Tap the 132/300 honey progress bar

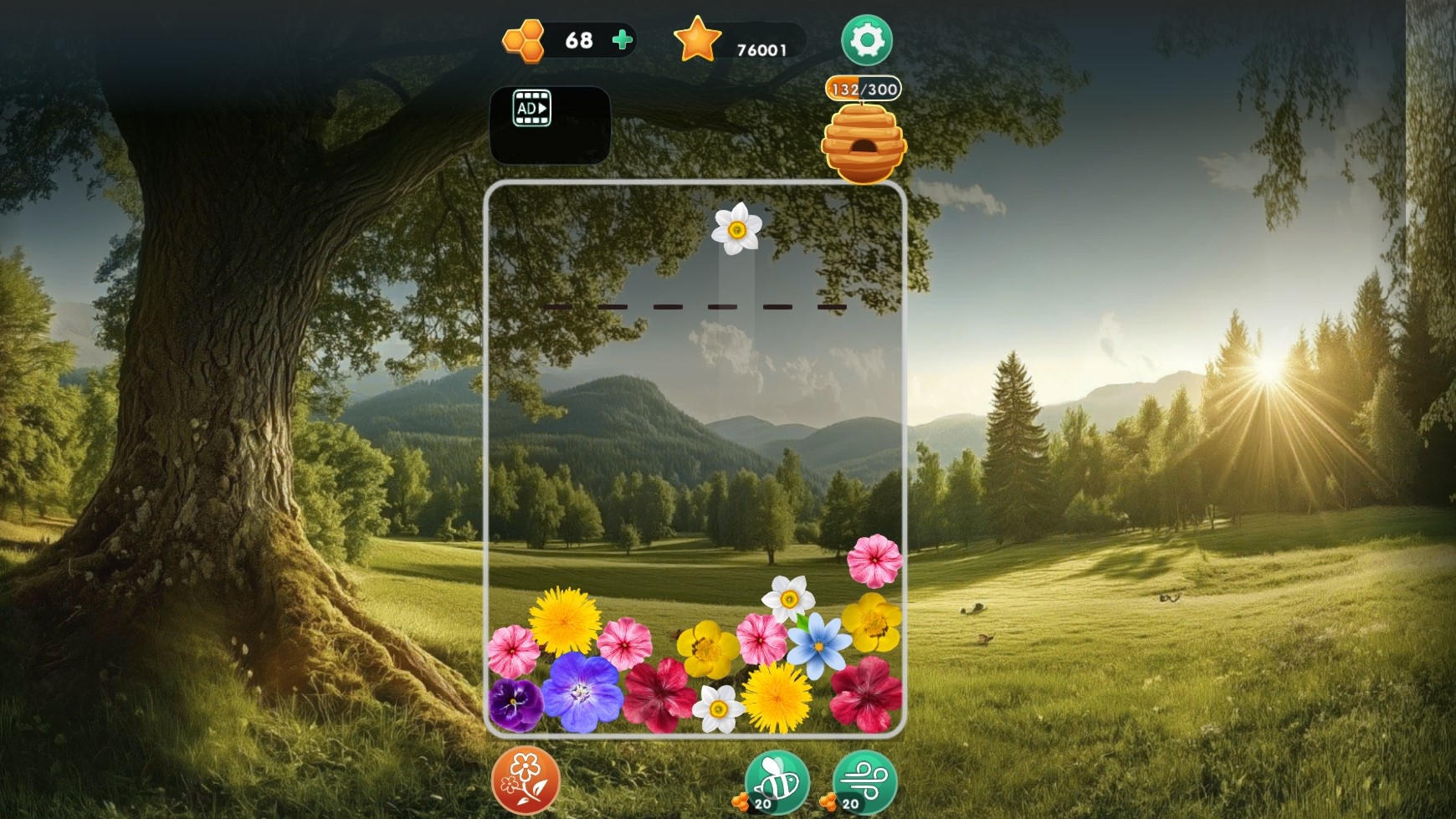862,90
